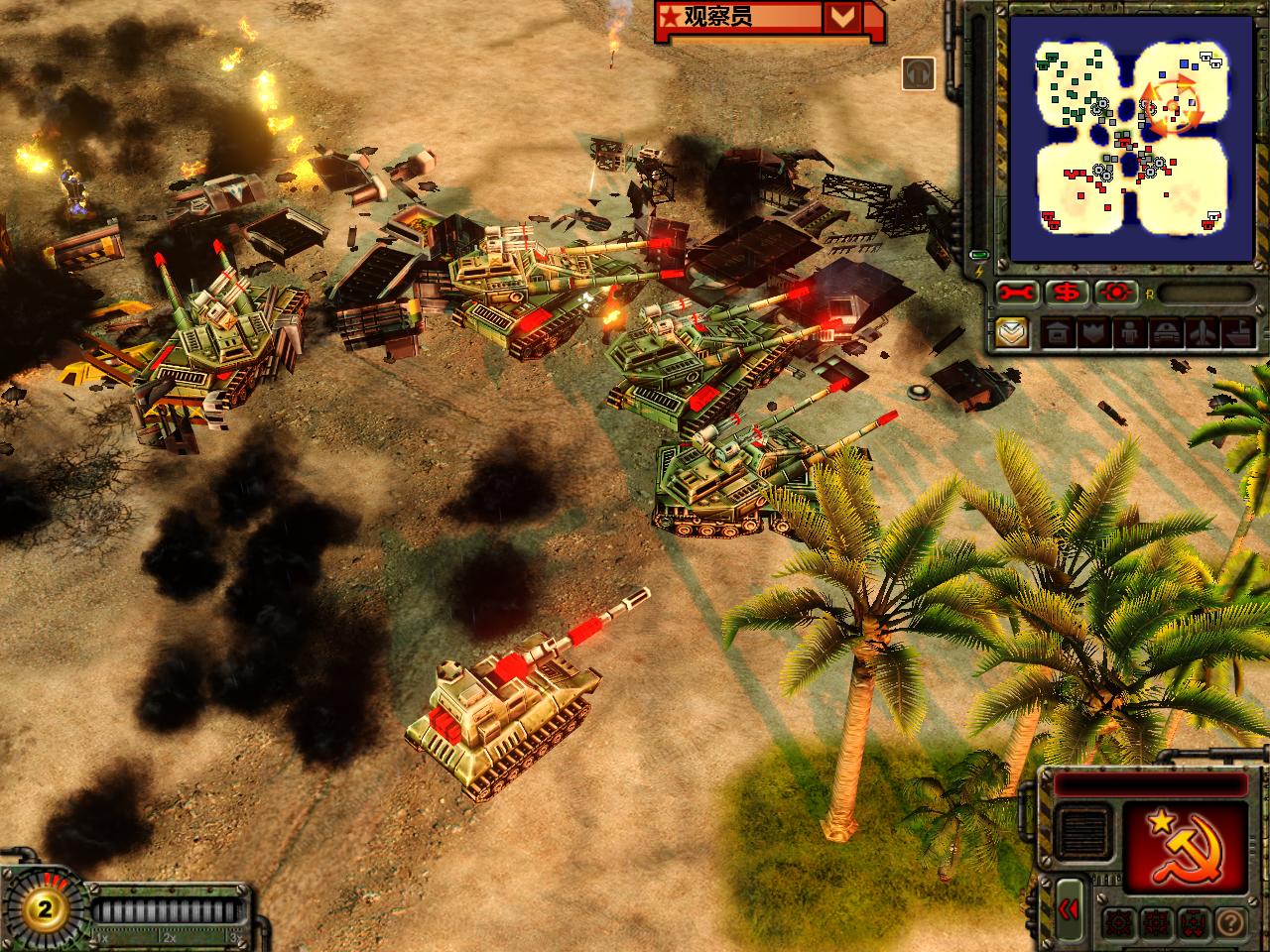Open help with the question mark button
The width and height of the screenshot is (1270, 952).
[1228, 921]
